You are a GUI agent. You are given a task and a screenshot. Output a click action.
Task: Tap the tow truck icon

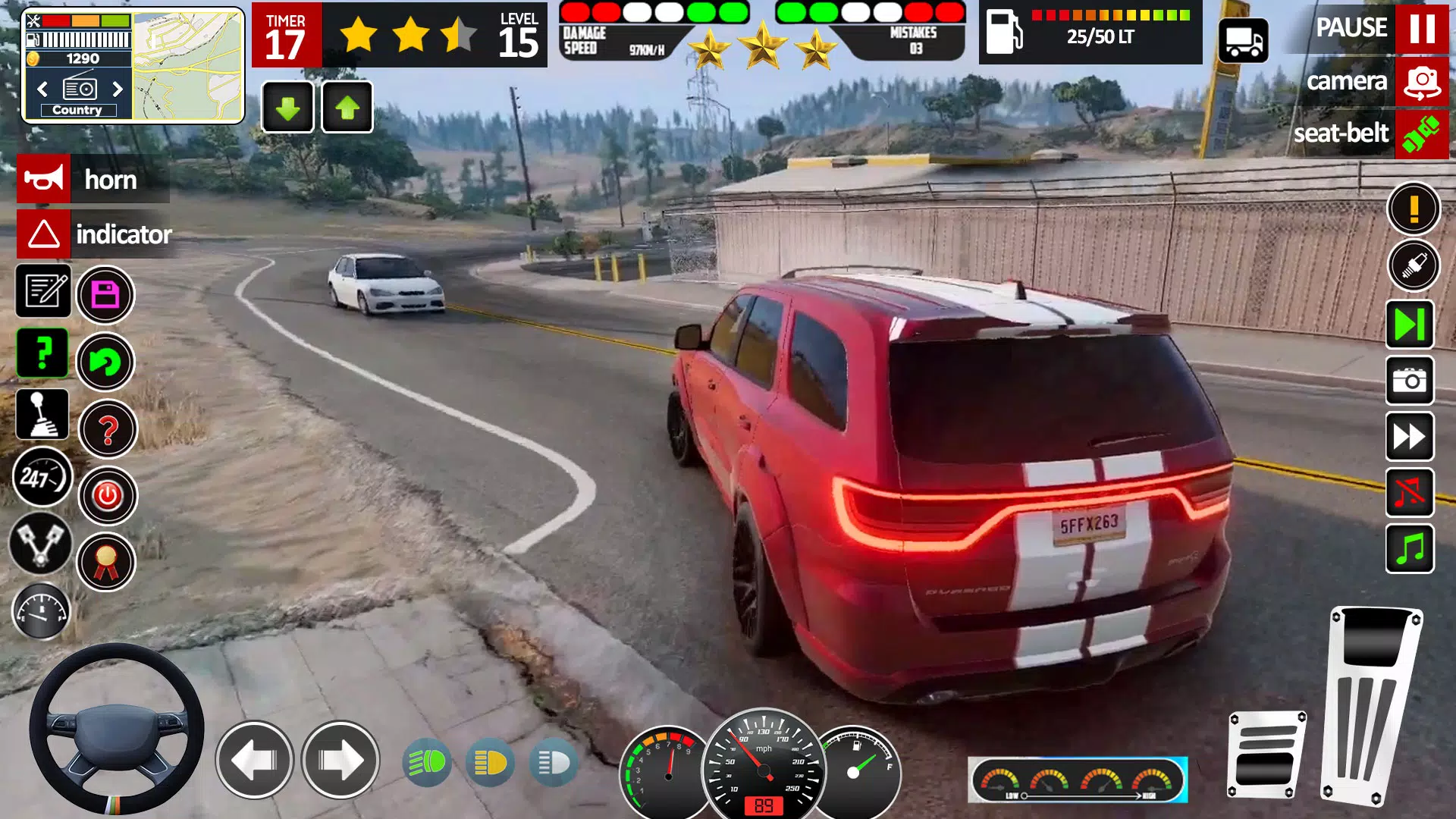(1243, 40)
